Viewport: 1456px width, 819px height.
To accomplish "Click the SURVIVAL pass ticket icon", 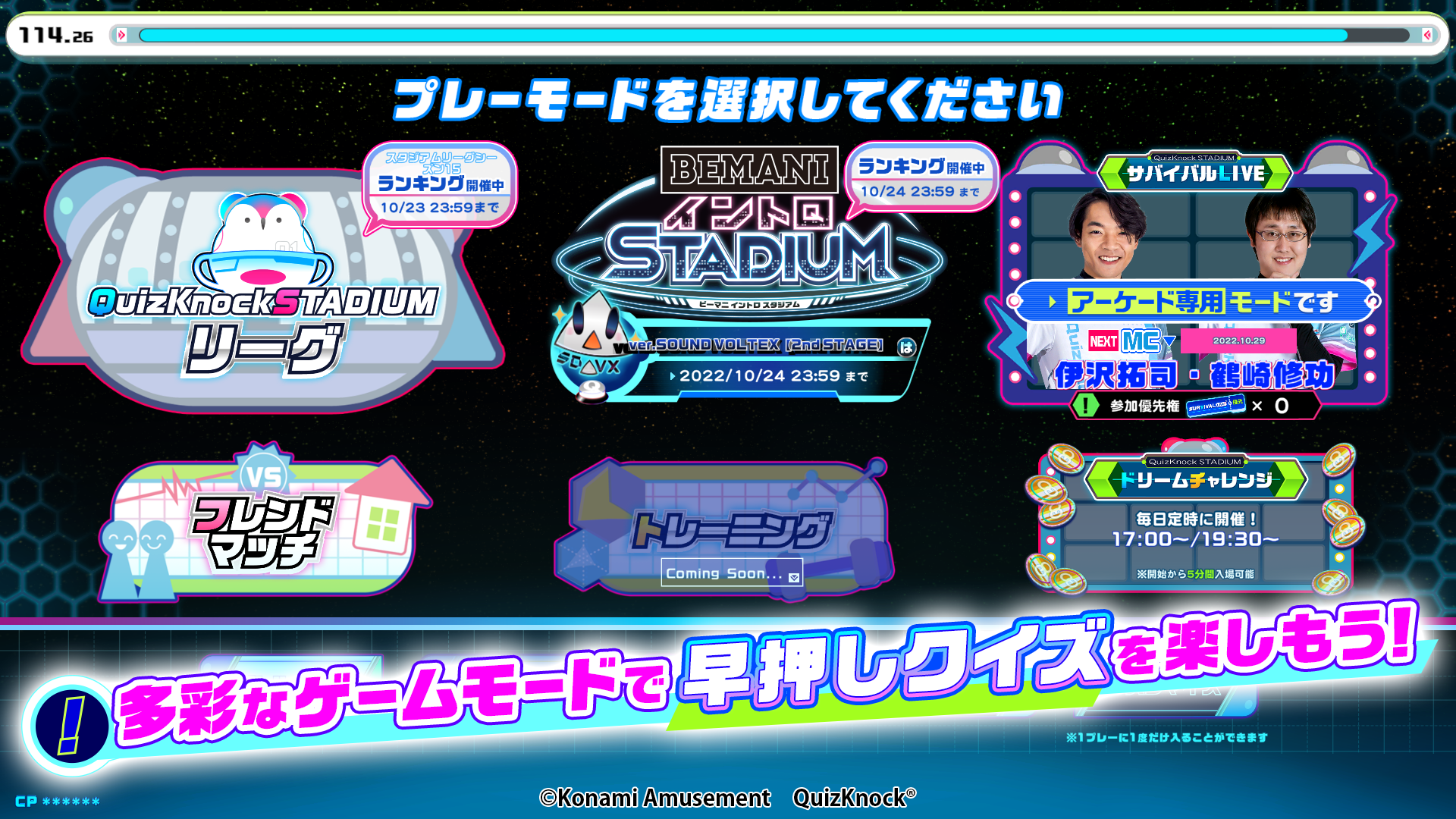I will point(1216,405).
